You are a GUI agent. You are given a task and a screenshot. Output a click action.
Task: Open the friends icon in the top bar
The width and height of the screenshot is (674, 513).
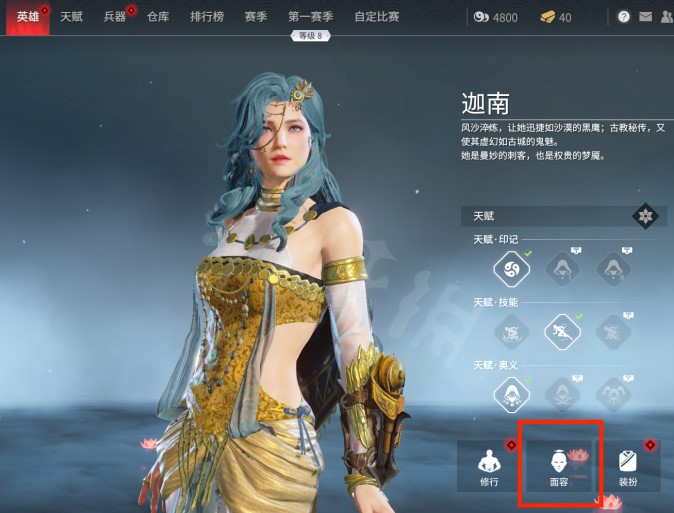coord(667,17)
